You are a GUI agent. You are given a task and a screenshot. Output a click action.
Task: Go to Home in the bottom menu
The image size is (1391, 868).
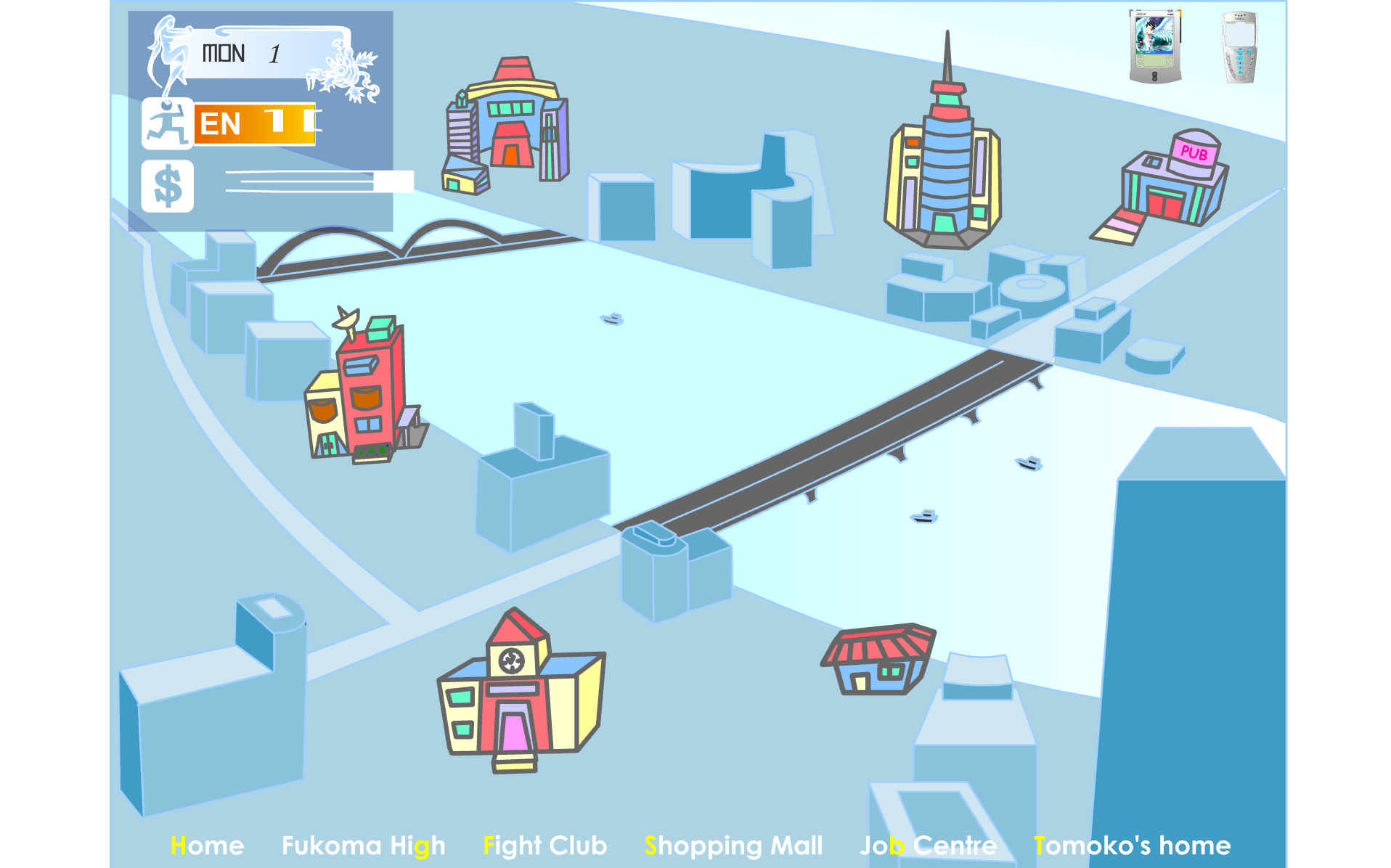click(x=207, y=846)
